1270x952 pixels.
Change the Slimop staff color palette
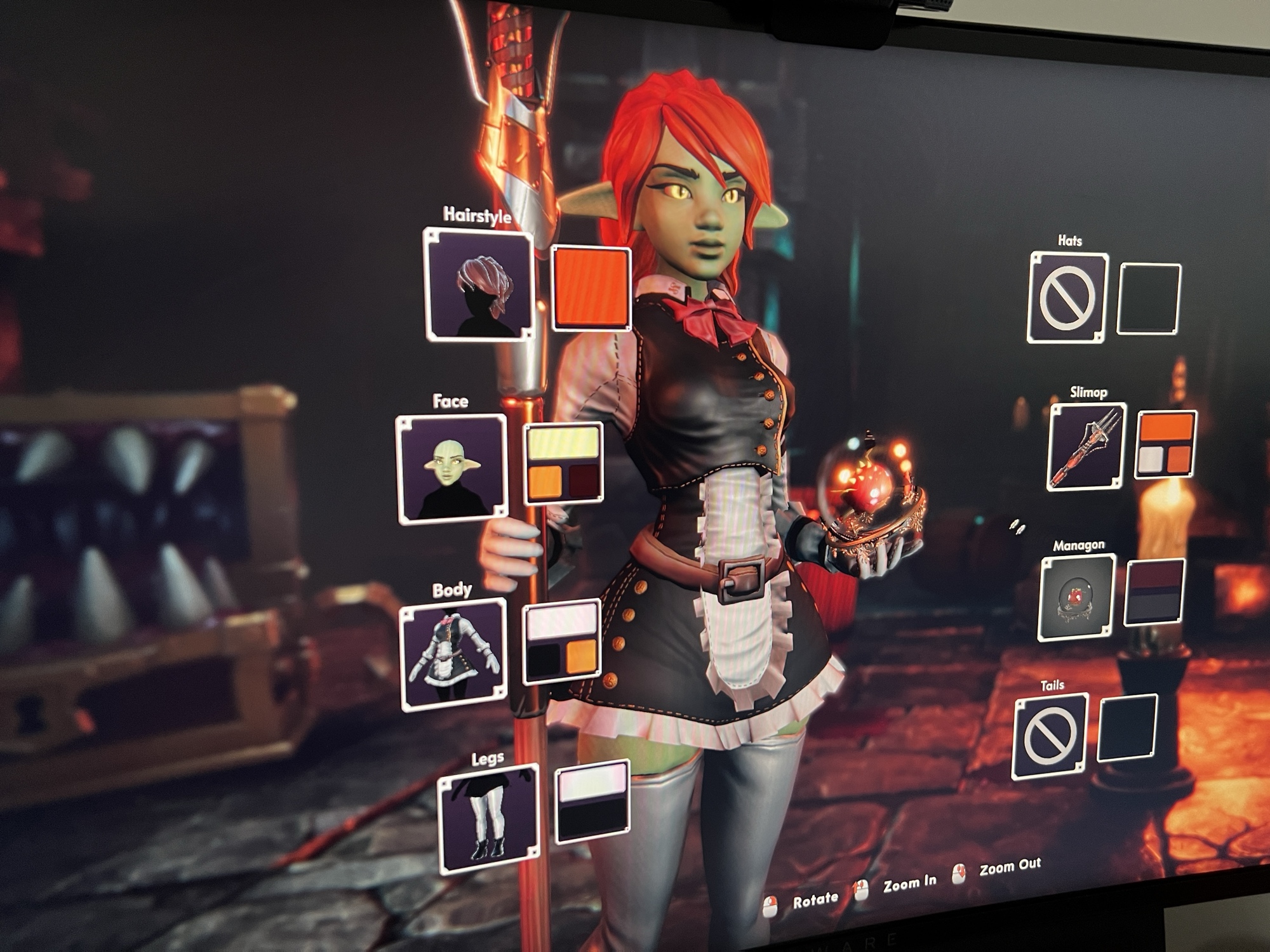click(x=1166, y=444)
